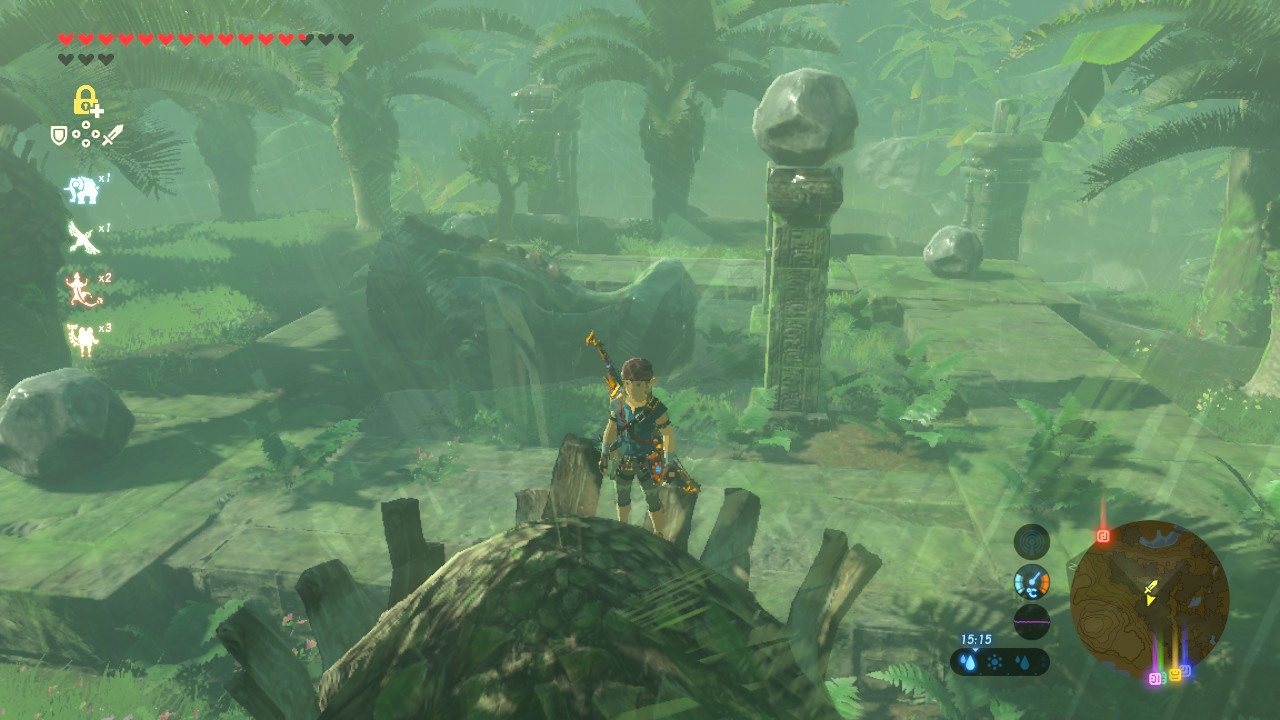Screen dimensions: 1280x720
Task: Choose the sword quick-select icon
Action: pos(112,134)
